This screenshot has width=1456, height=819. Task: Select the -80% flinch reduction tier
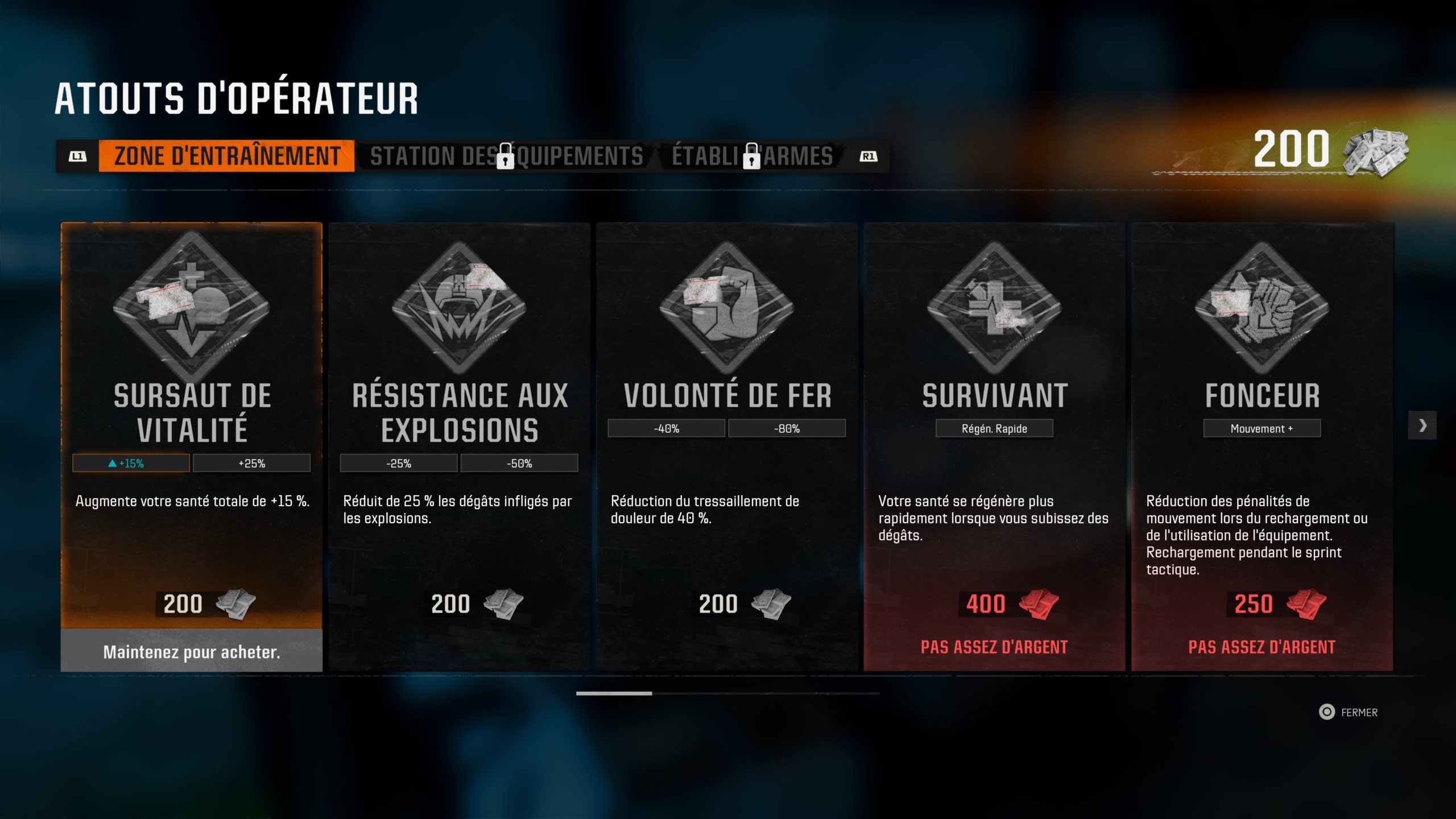787,428
